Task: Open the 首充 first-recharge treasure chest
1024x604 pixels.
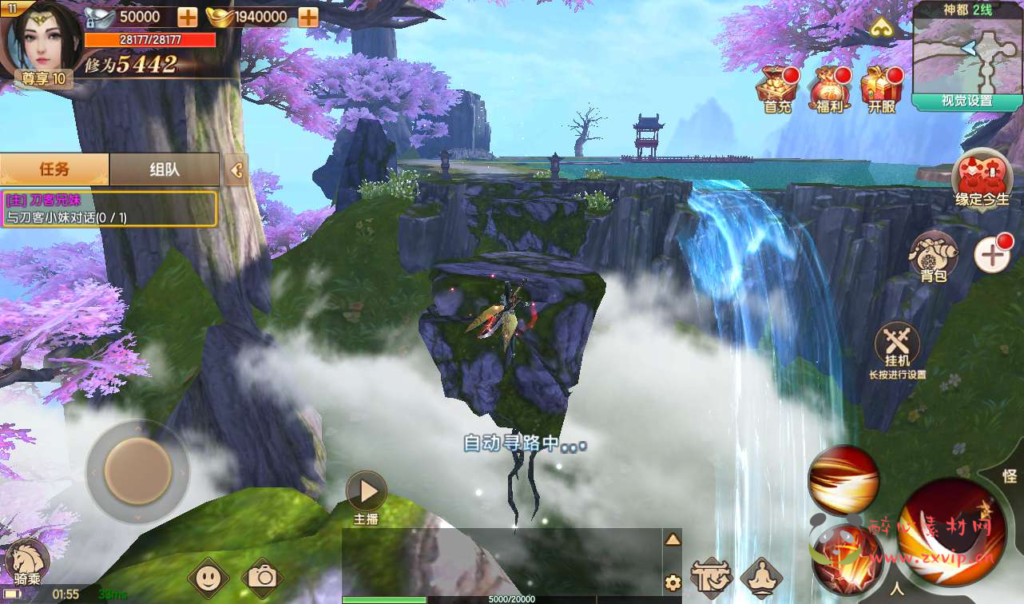Action: 776,88
